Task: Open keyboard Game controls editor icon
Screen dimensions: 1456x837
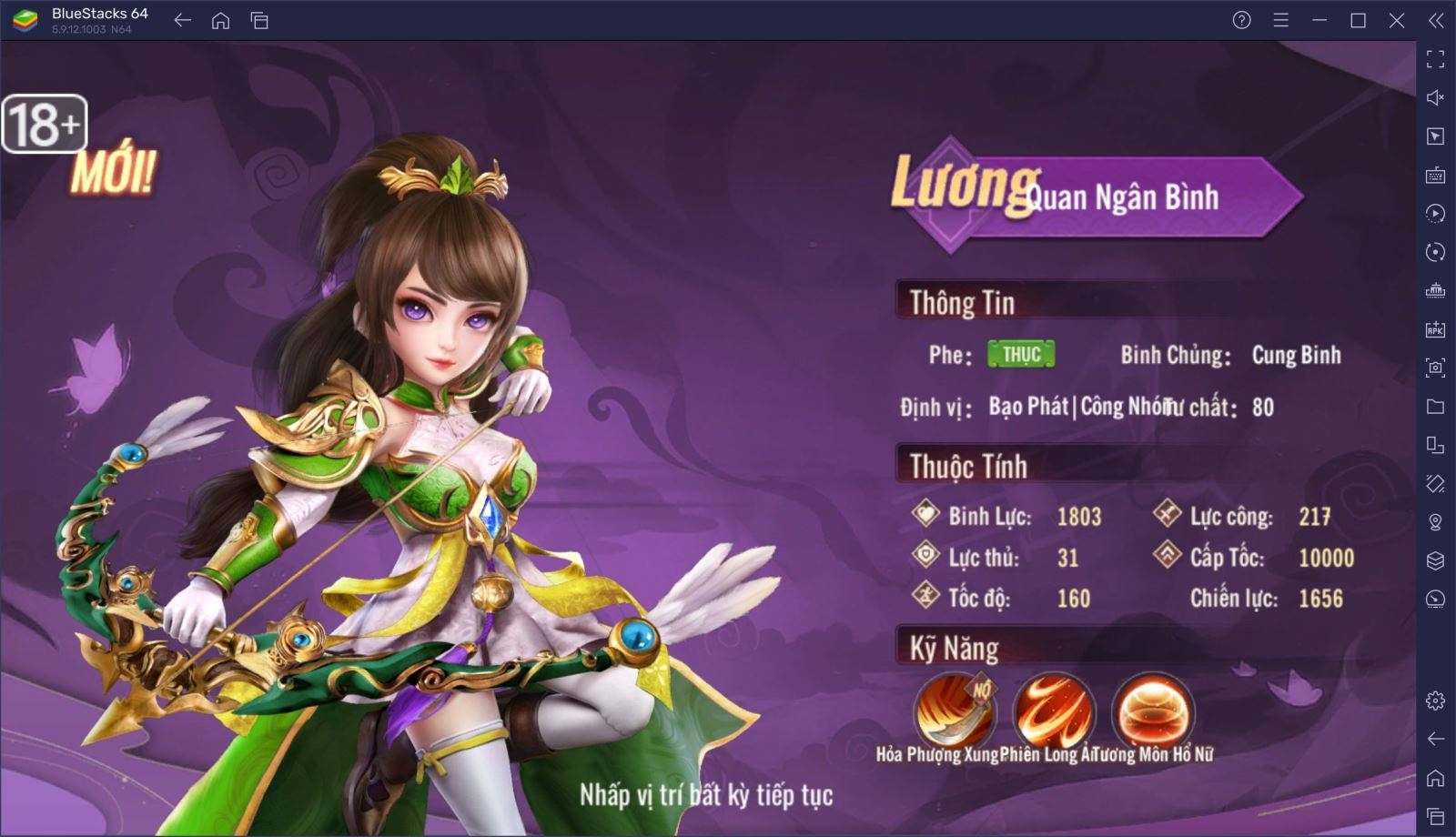Action: pos(1436,176)
